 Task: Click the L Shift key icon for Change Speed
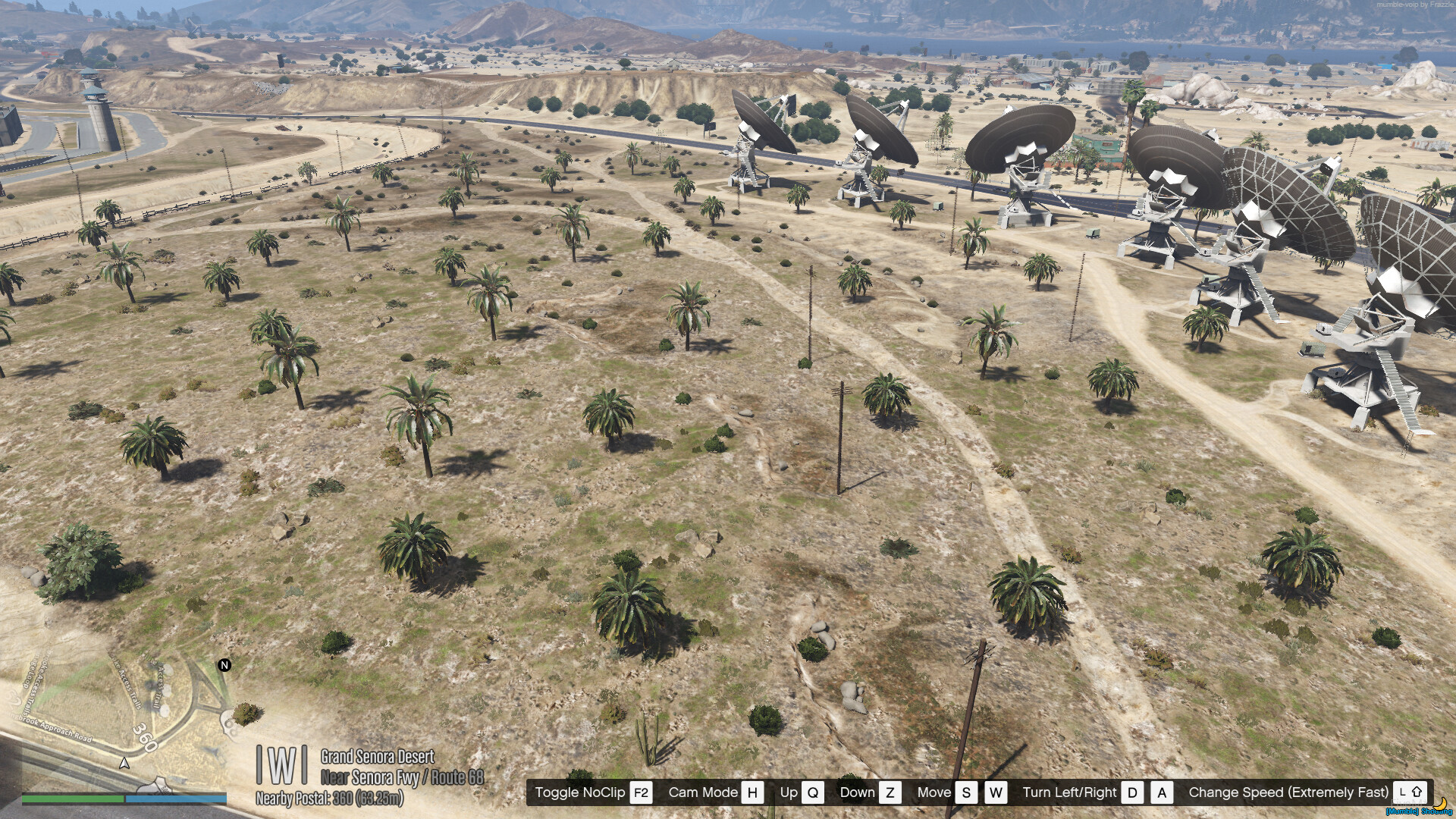tap(1408, 792)
